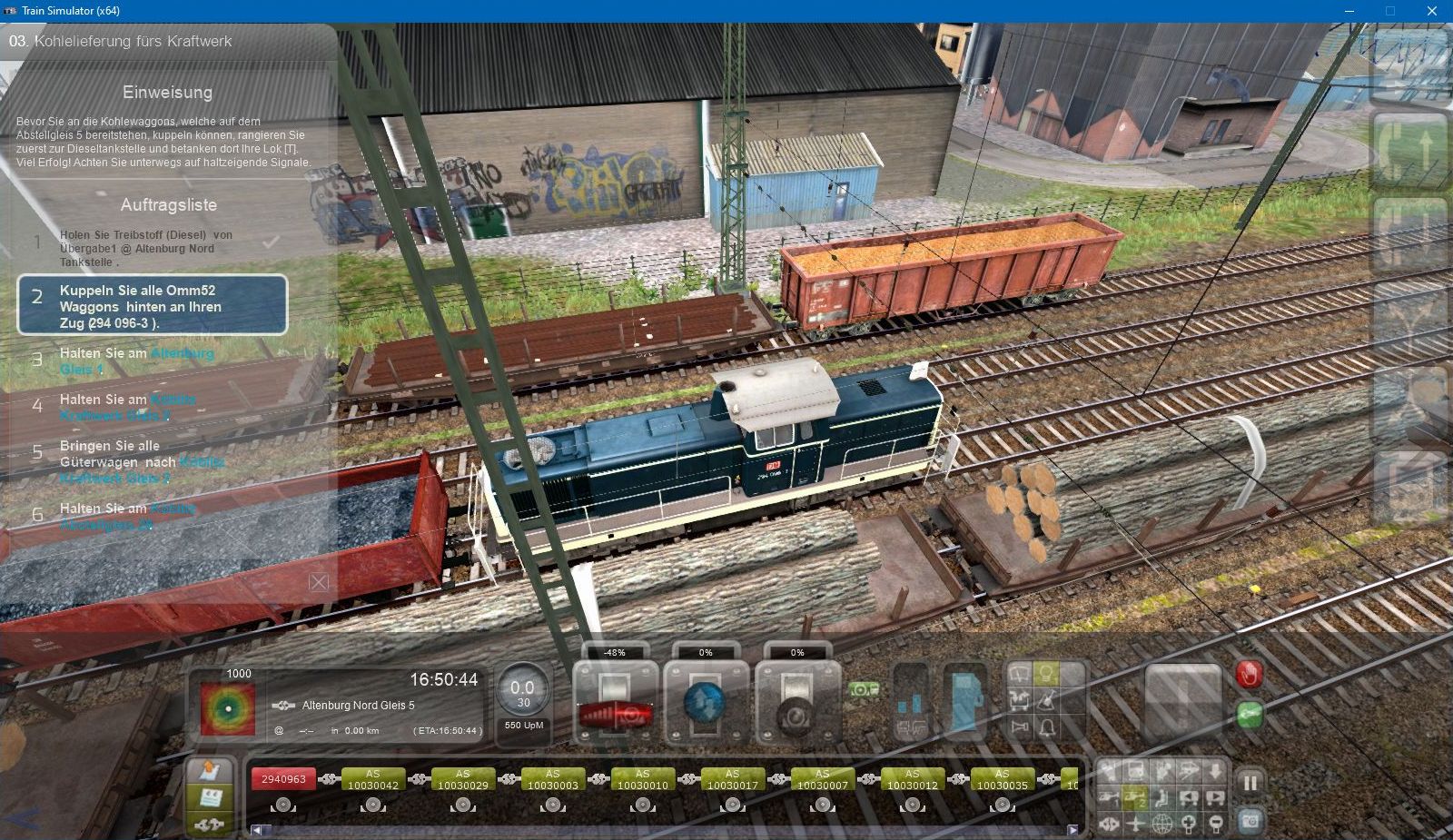The image size is (1453, 840).
Task: Take a screenshot with the camera button
Action: pyautogui.click(x=1250, y=821)
